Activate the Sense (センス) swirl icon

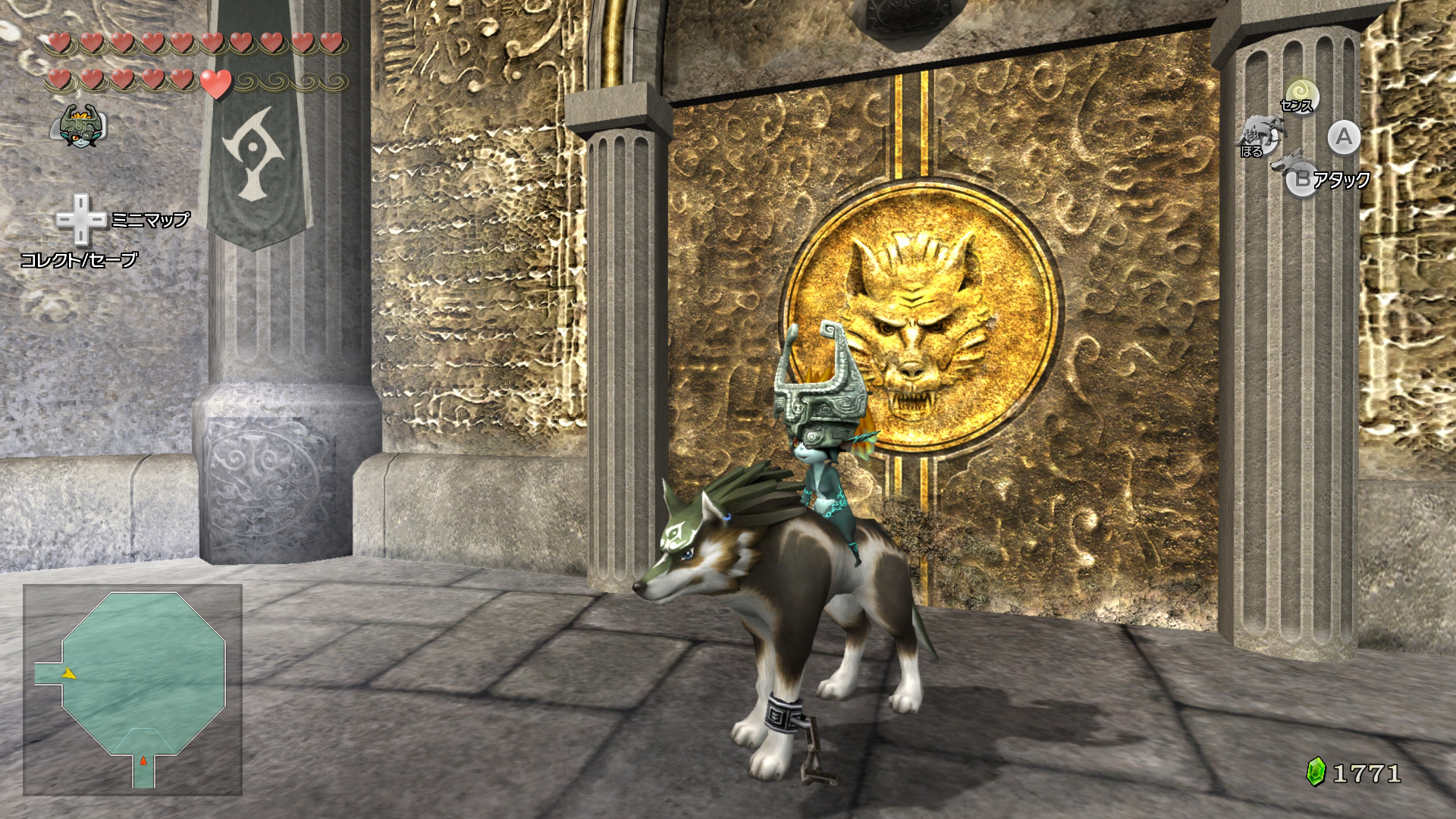(x=1301, y=95)
